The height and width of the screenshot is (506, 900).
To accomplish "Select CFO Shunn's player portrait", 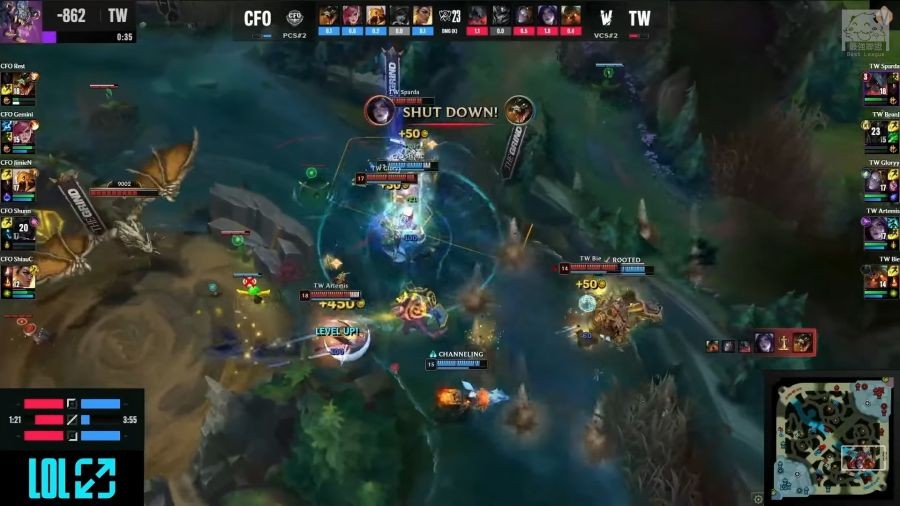I will [22, 228].
